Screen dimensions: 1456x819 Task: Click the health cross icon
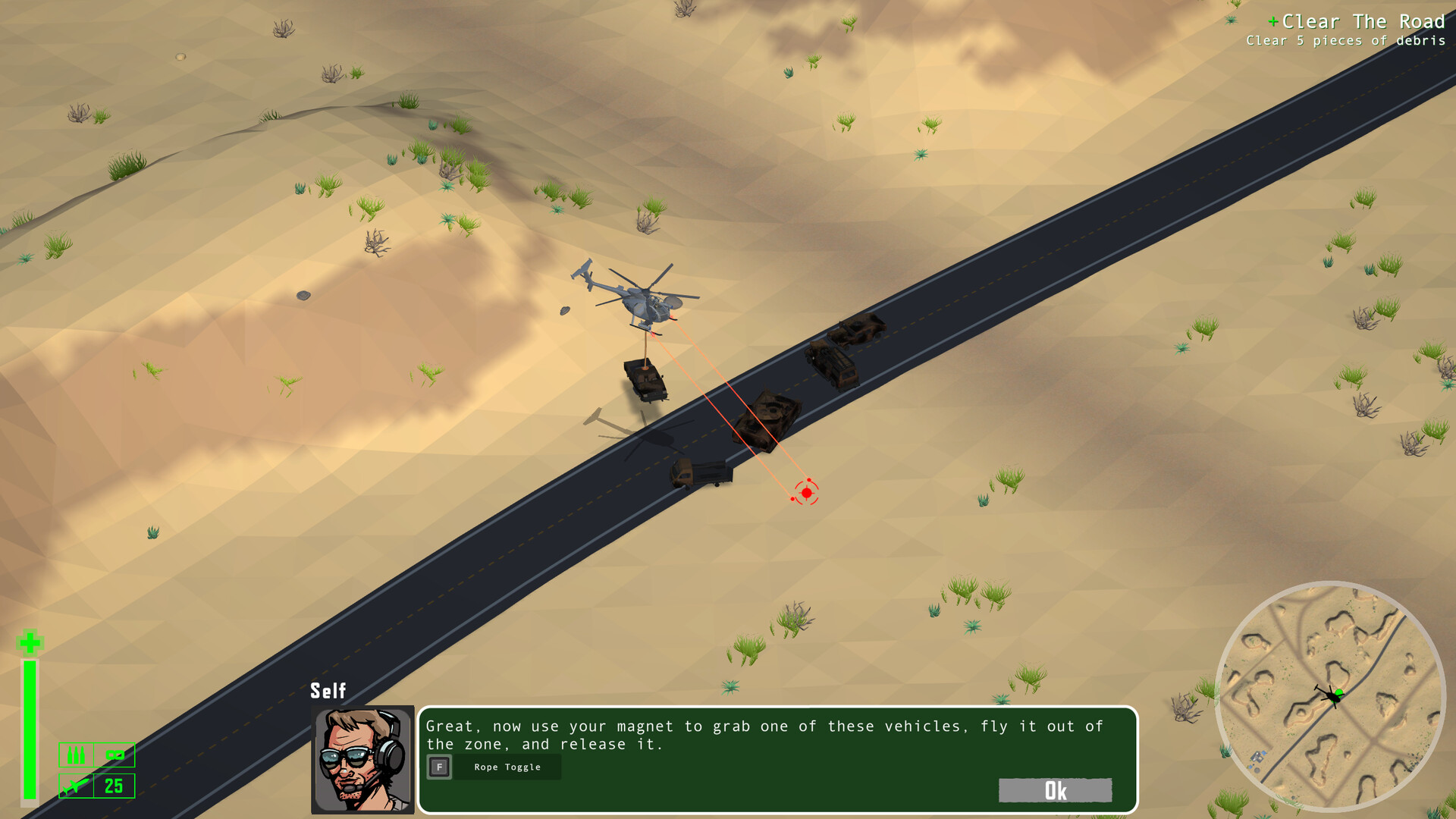(29, 643)
